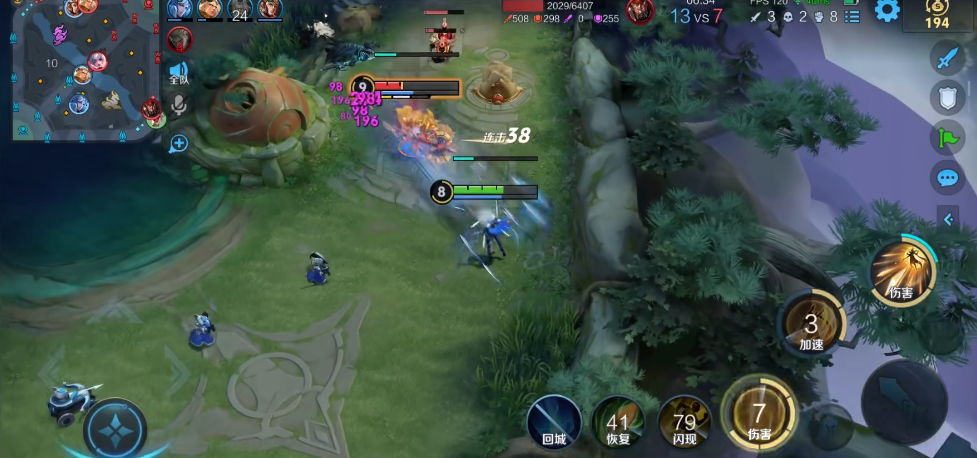Open the quick chat bubble
The height and width of the screenshot is (458, 977).
click(947, 178)
